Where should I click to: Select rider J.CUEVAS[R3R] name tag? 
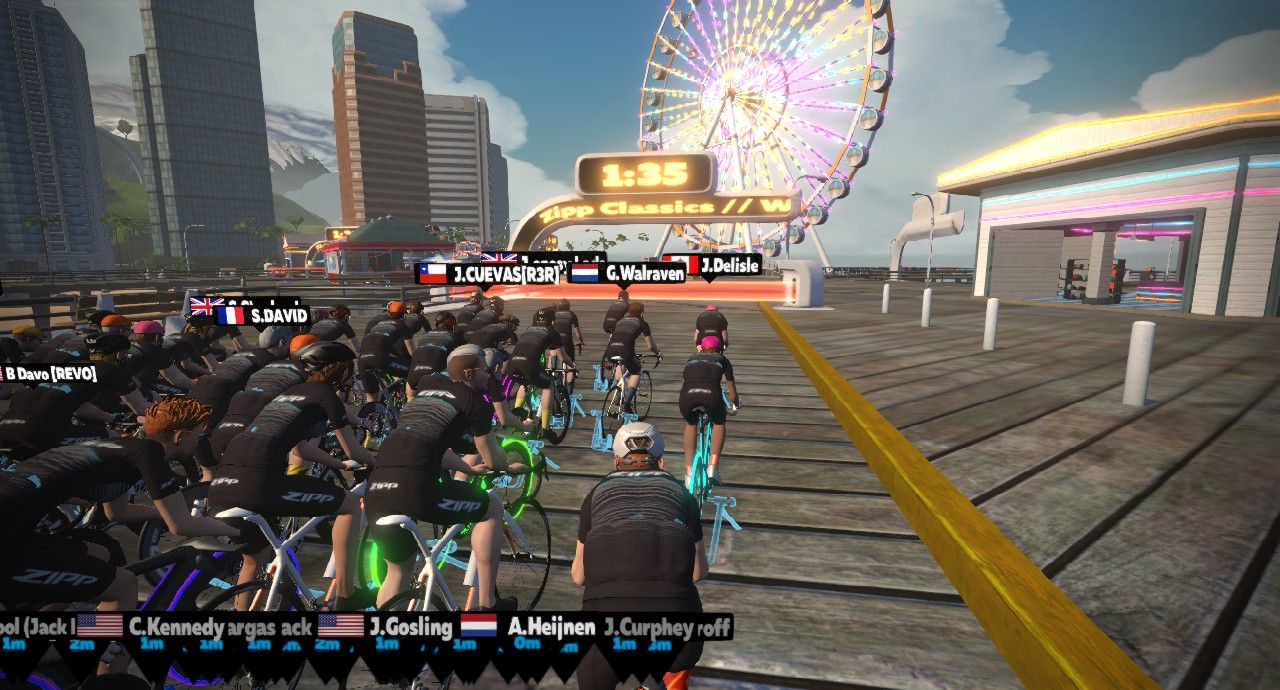pyautogui.click(x=490, y=274)
